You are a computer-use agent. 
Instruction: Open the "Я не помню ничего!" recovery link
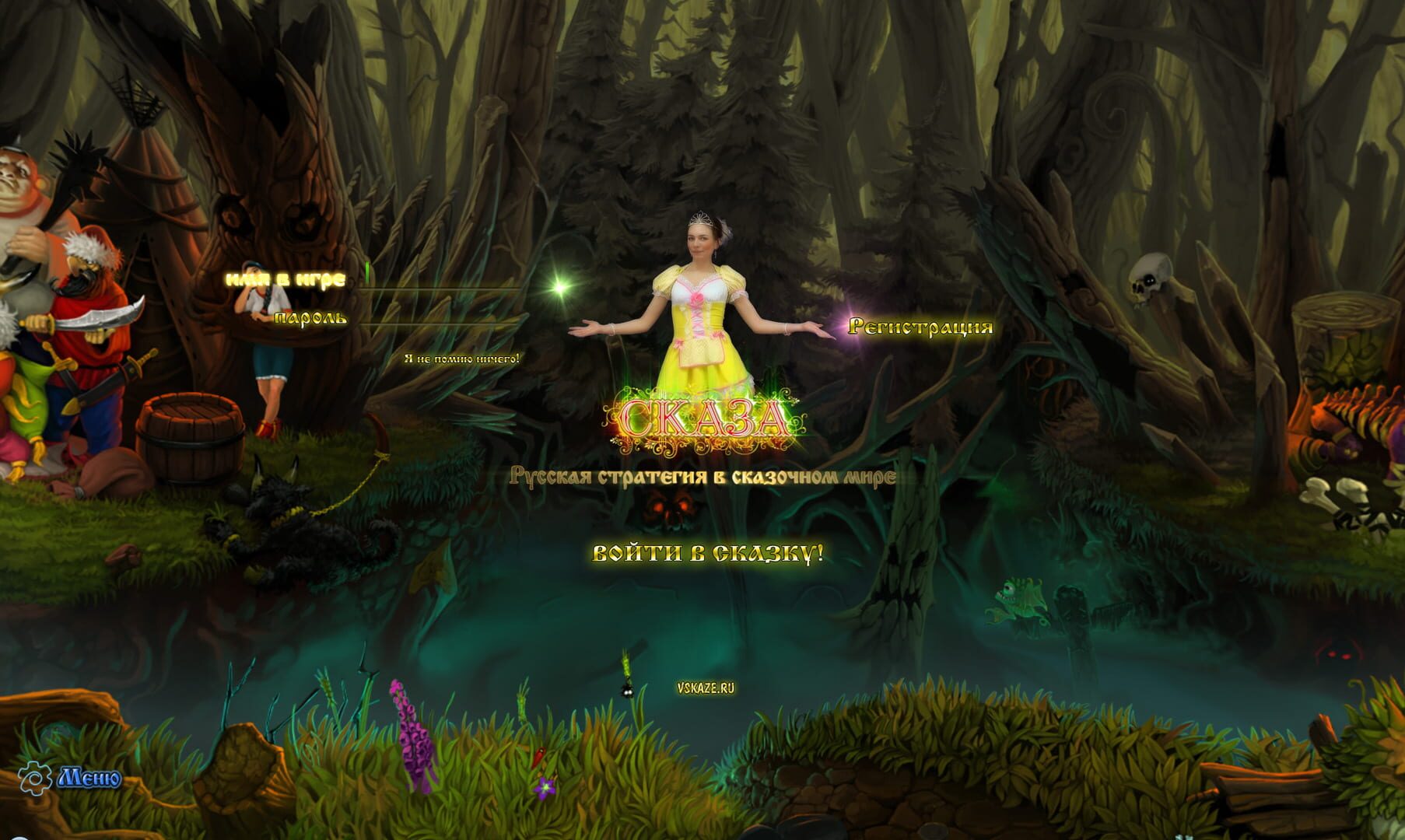[x=461, y=359]
